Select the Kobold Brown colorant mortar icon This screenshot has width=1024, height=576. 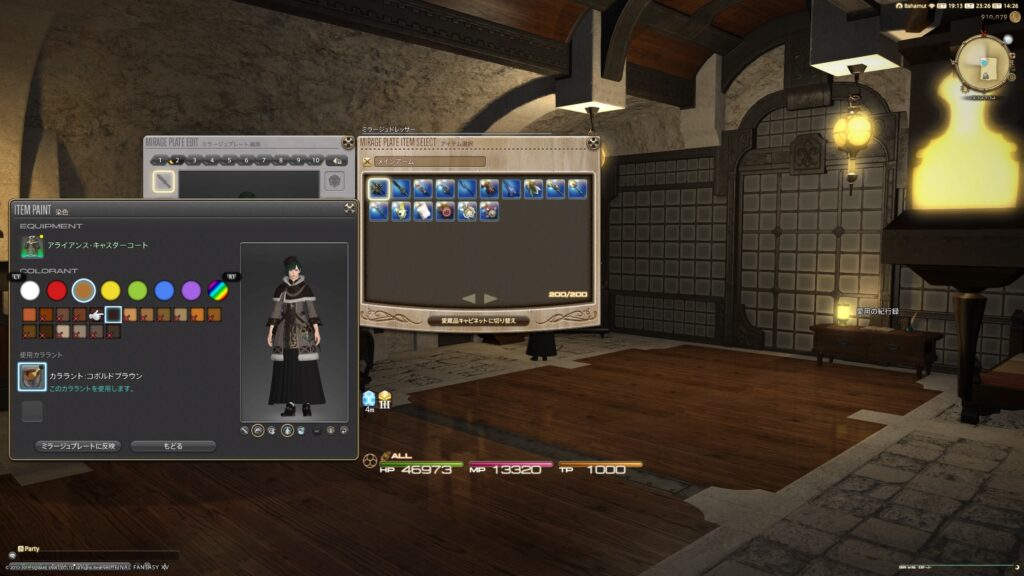pos(32,377)
